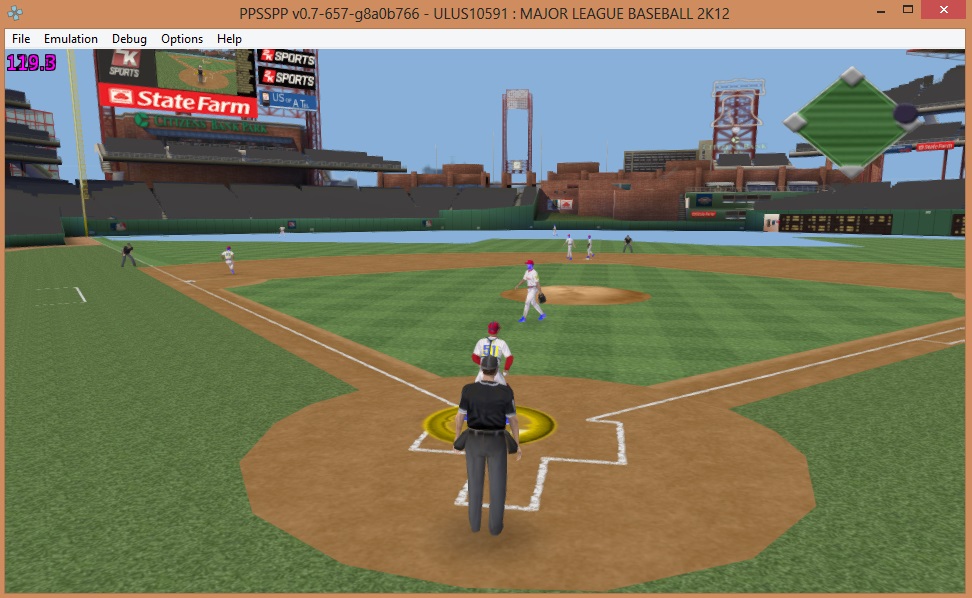The width and height of the screenshot is (972, 598).
Task: Open the Emulation menu
Action: coord(71,39)
